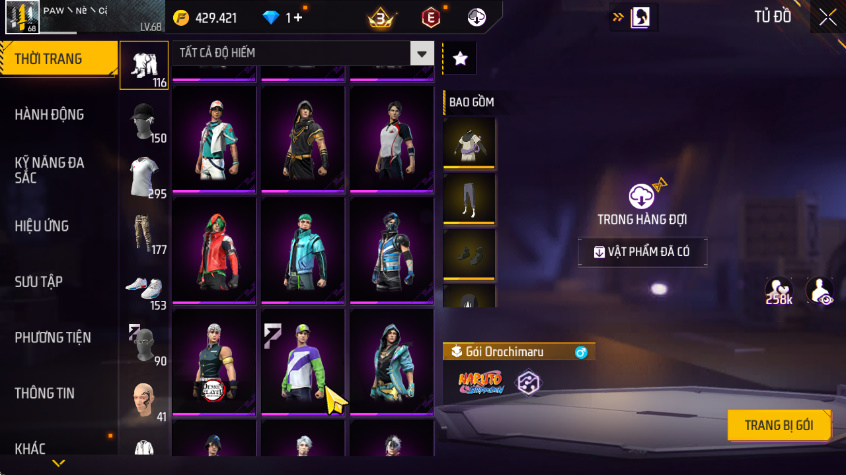The height and width of the screenshot is (475, 846).
Task: Switch to the Phương Tiện tab
Action: [52, 338]
